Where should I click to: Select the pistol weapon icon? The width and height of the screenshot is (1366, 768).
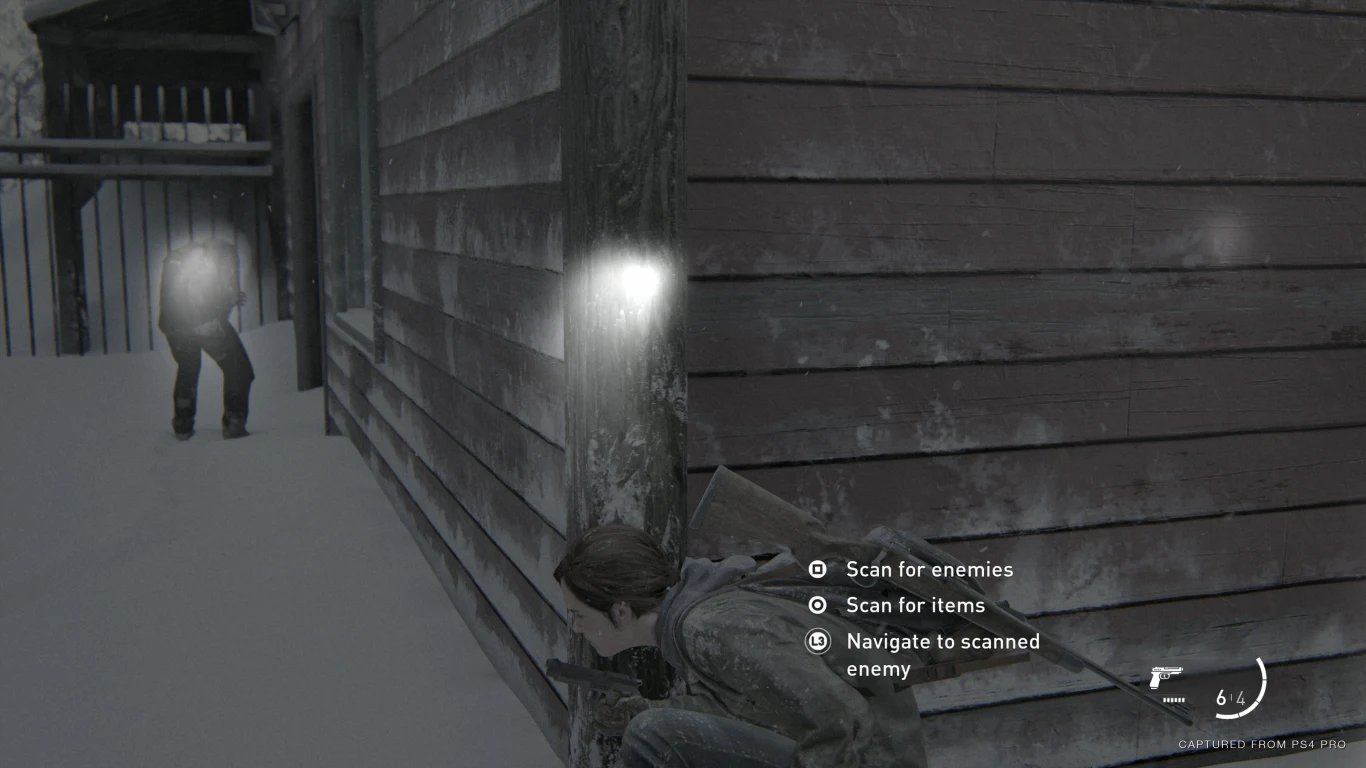point(1167,677)
